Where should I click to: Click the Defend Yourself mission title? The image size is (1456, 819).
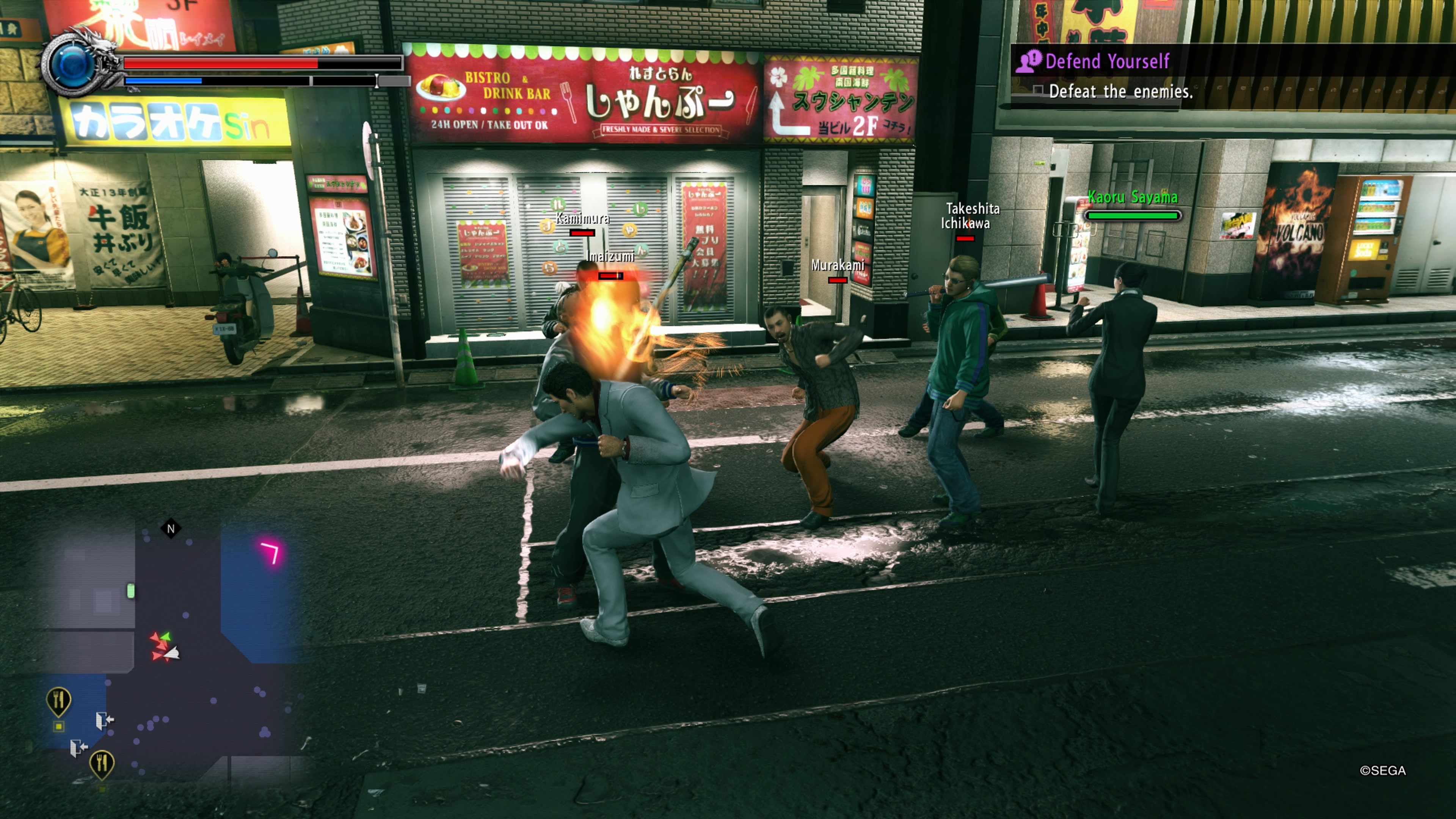click(x=1108, y=61)
